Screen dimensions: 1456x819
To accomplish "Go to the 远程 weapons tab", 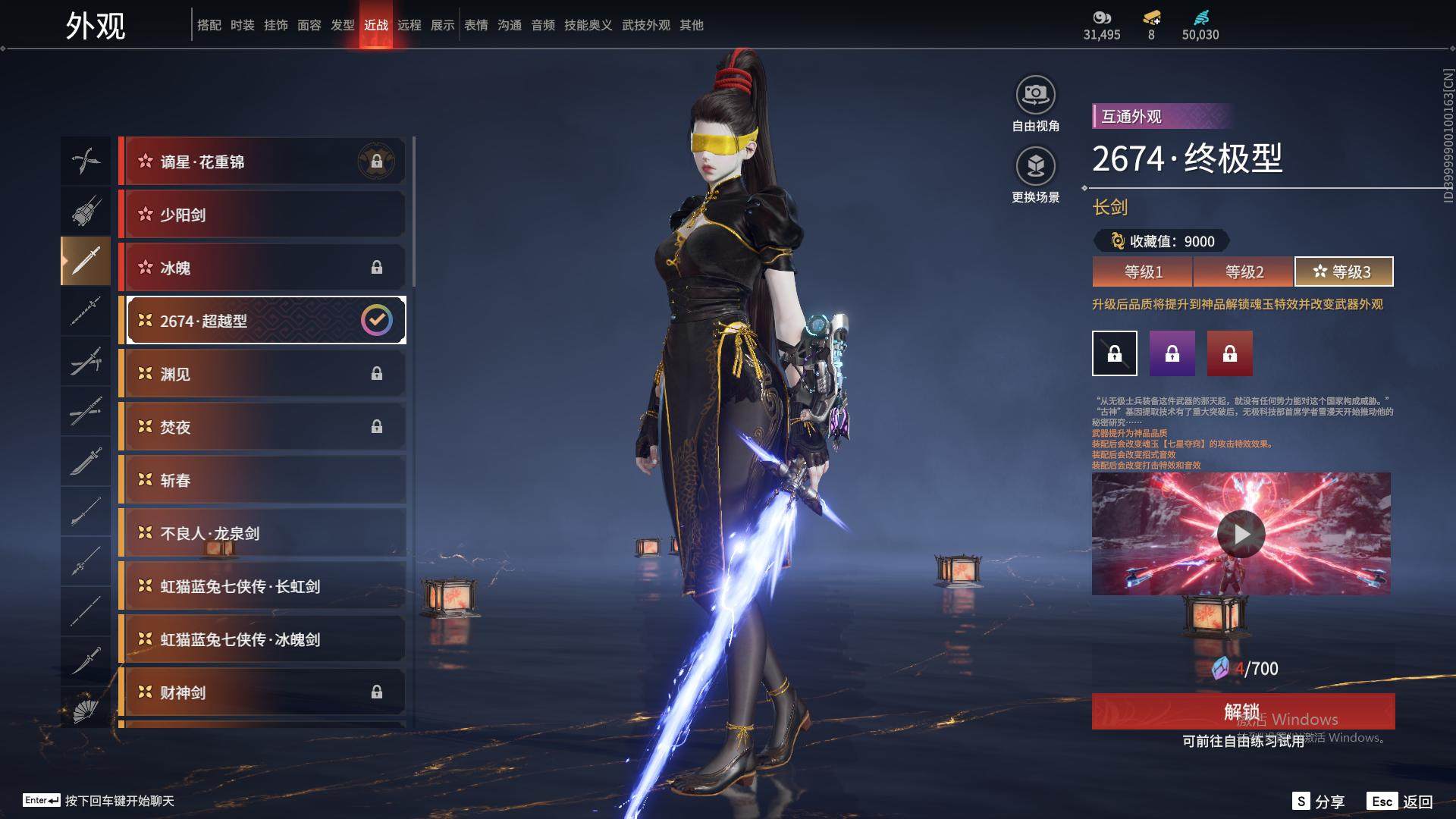I will [x=409, y=25].
